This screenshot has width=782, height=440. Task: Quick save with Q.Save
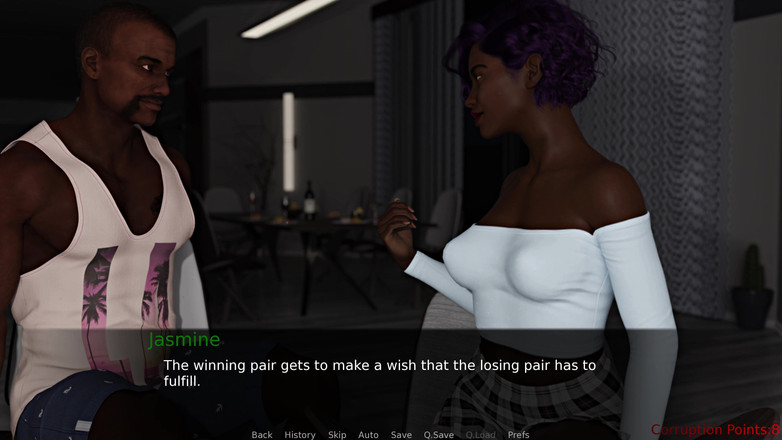pos(438,435)
